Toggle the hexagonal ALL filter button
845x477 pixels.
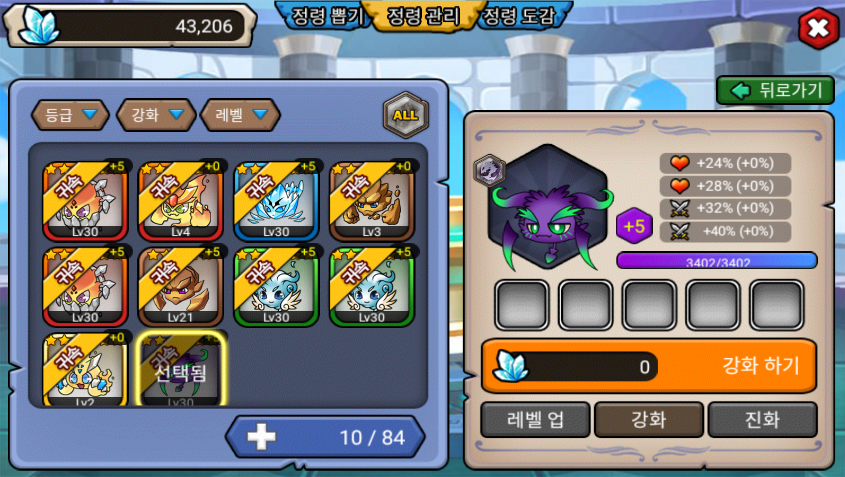405,115
